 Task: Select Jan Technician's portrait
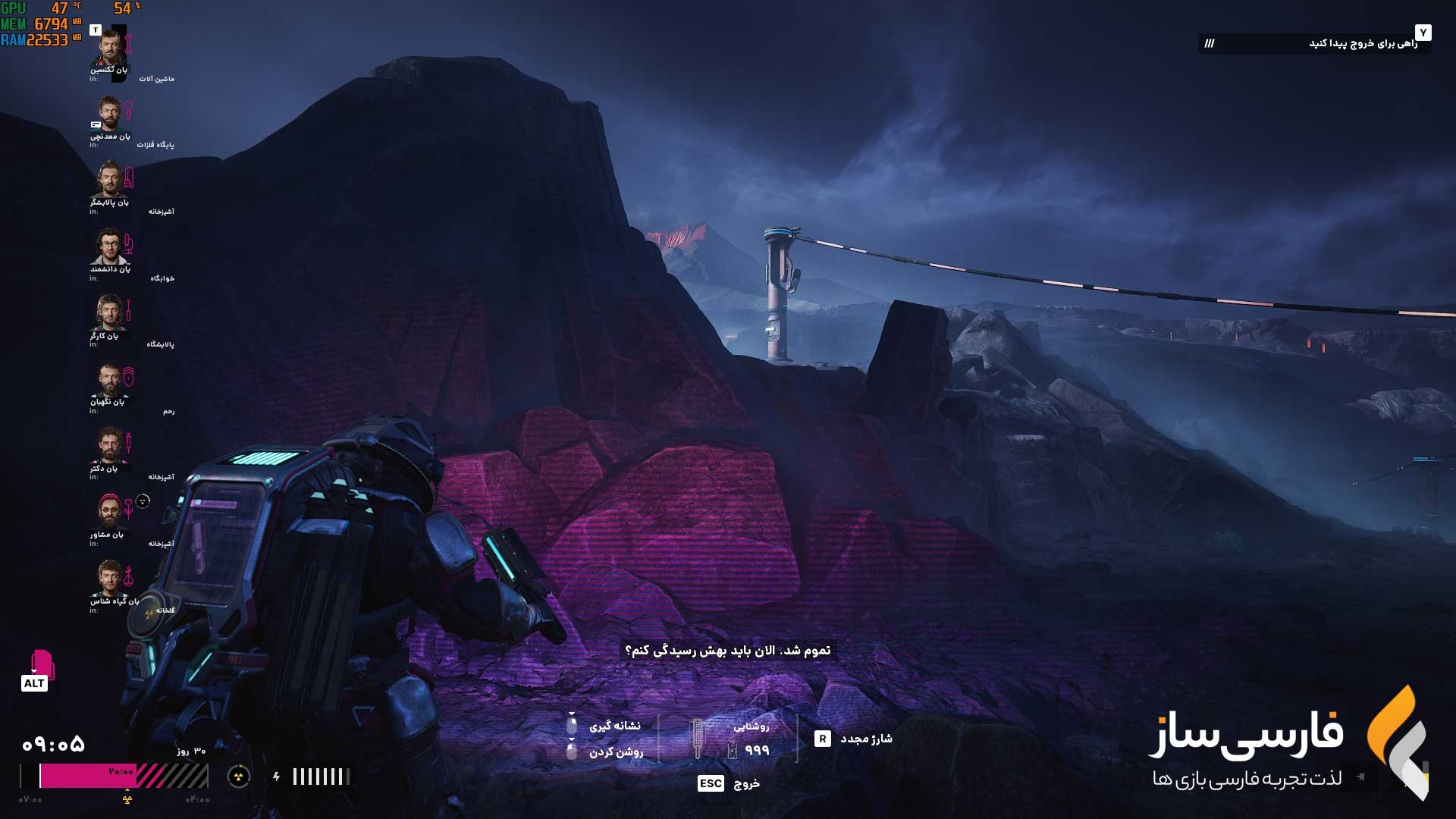click(x=110, y=47)
